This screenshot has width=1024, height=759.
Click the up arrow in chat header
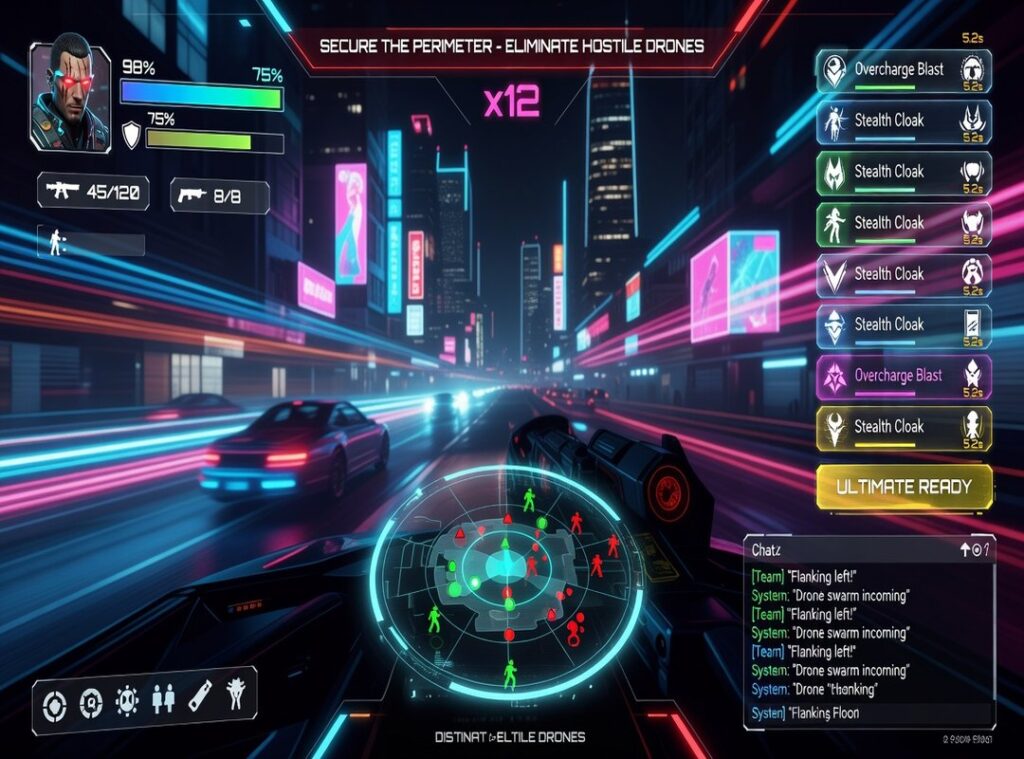click(965, 548)
